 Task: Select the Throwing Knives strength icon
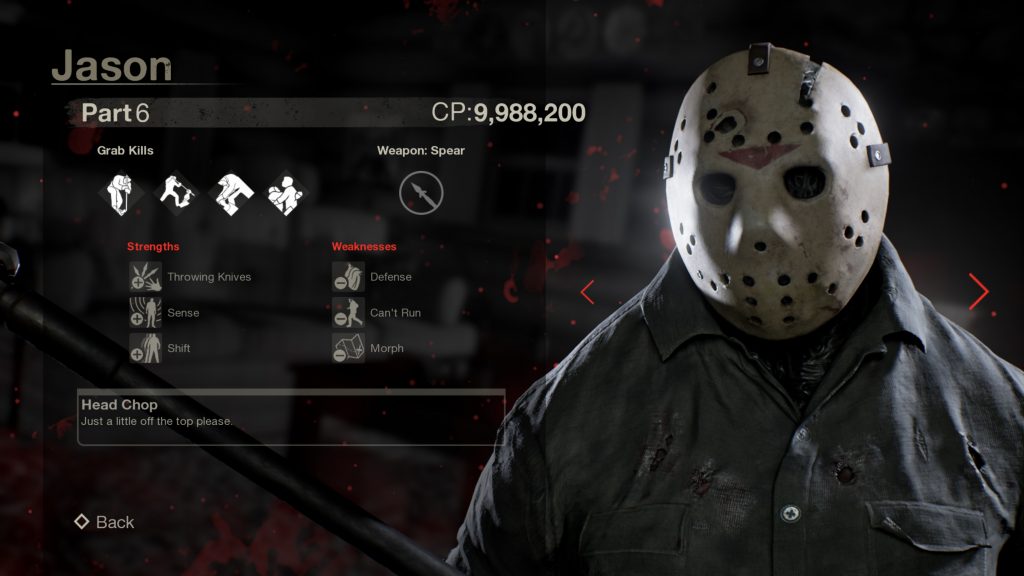point(145,277)
